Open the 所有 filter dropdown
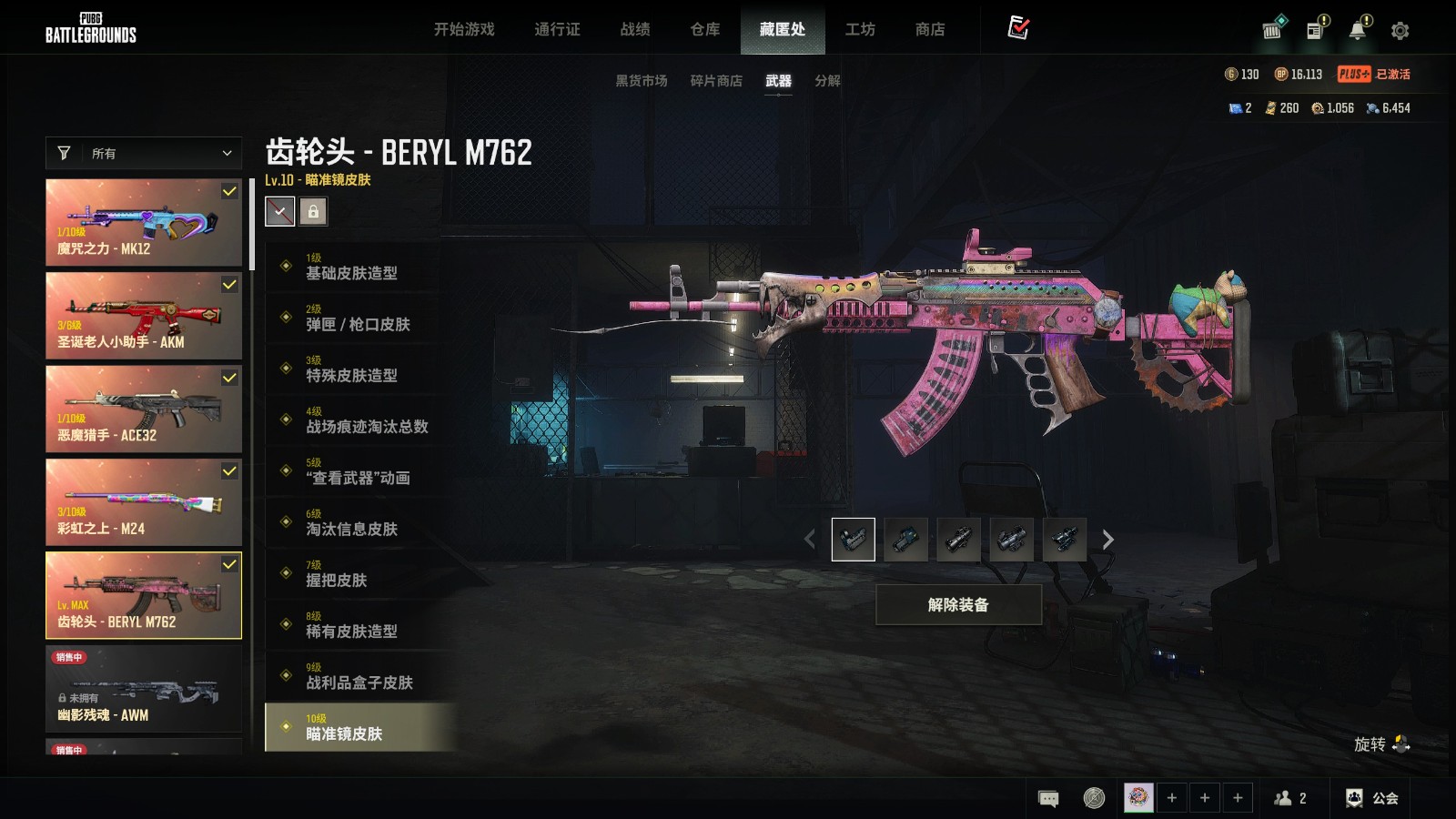 [144, 153]
